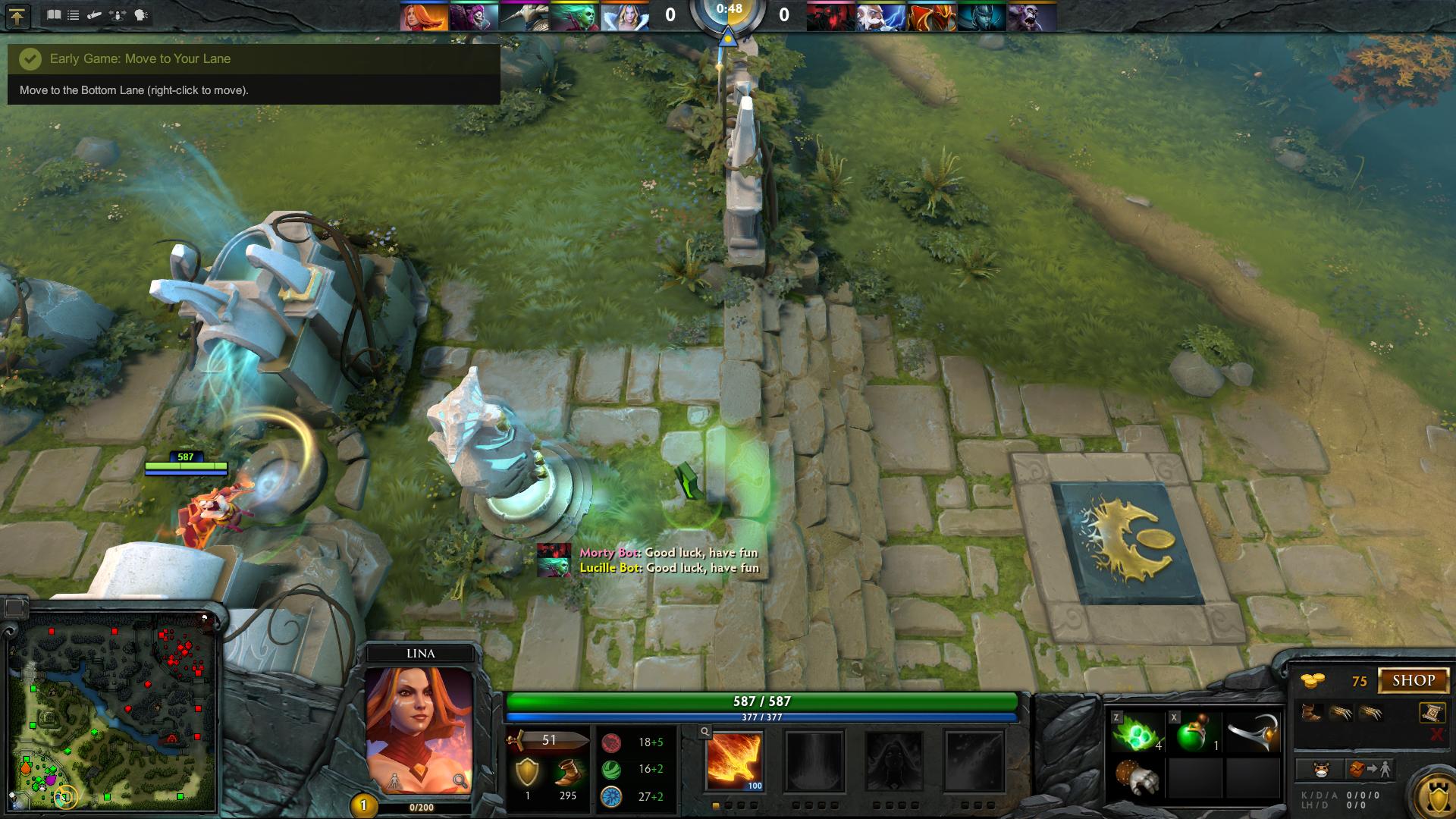
Task: Select the town portal scroll quick-buy slot
Action: tap(1430, 712)
